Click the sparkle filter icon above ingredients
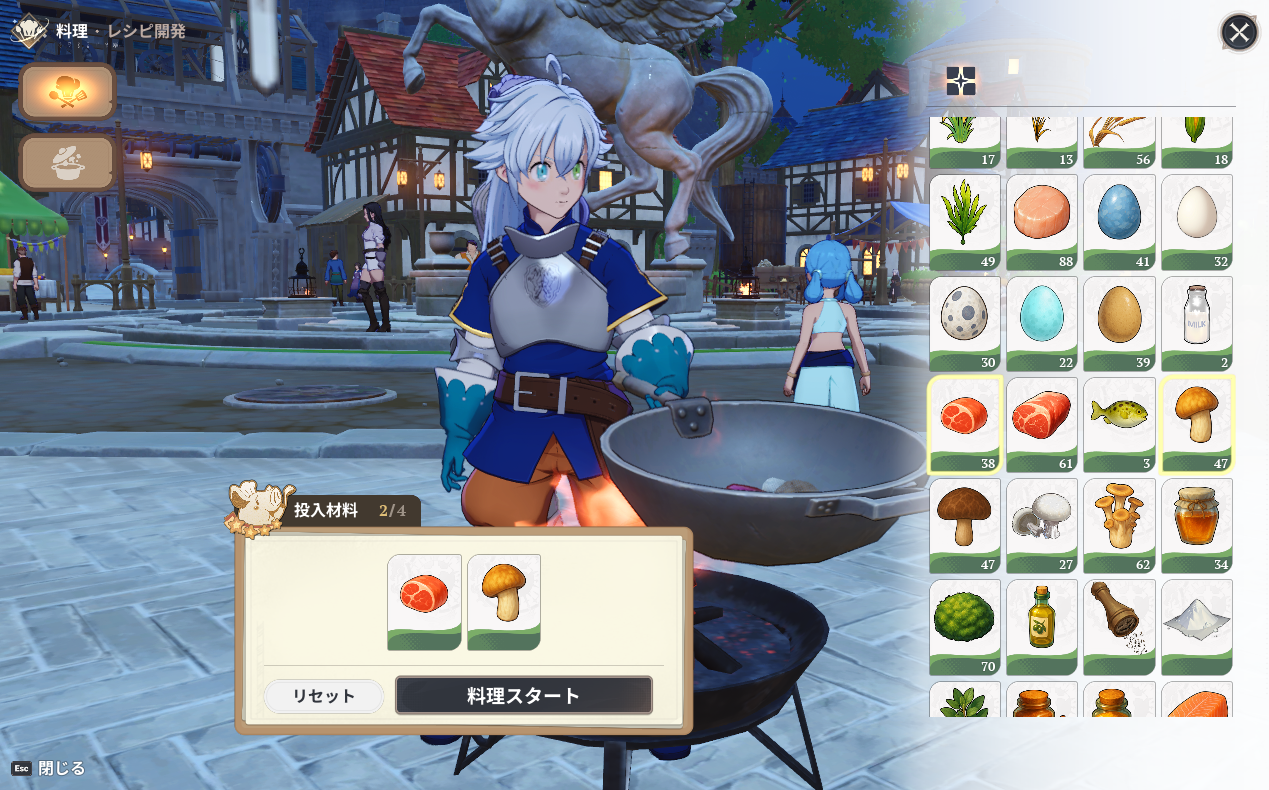The height and width of the screenshot is (790, 1269). [x=961, y=81]
